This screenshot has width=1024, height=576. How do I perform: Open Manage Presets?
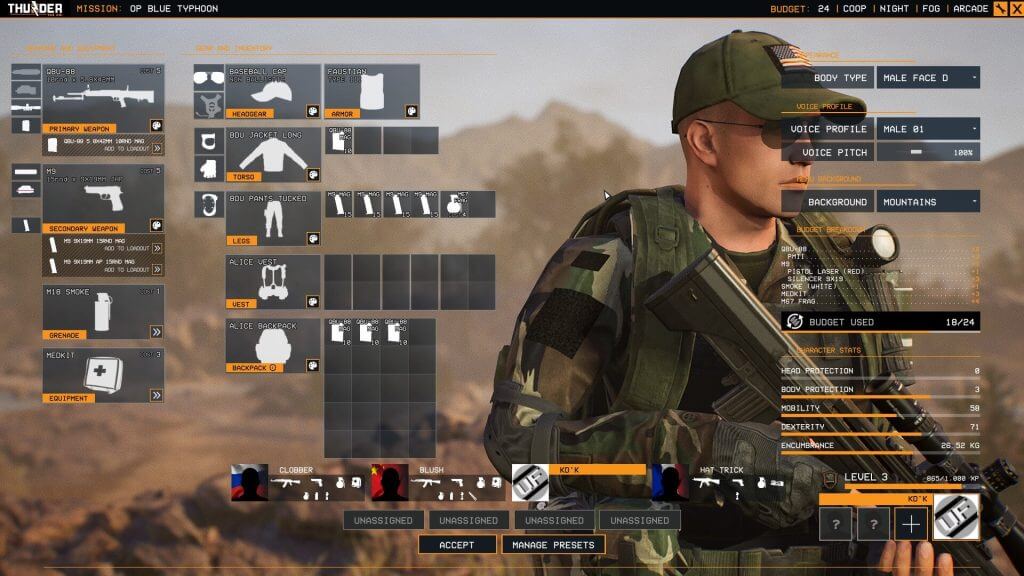553,545
